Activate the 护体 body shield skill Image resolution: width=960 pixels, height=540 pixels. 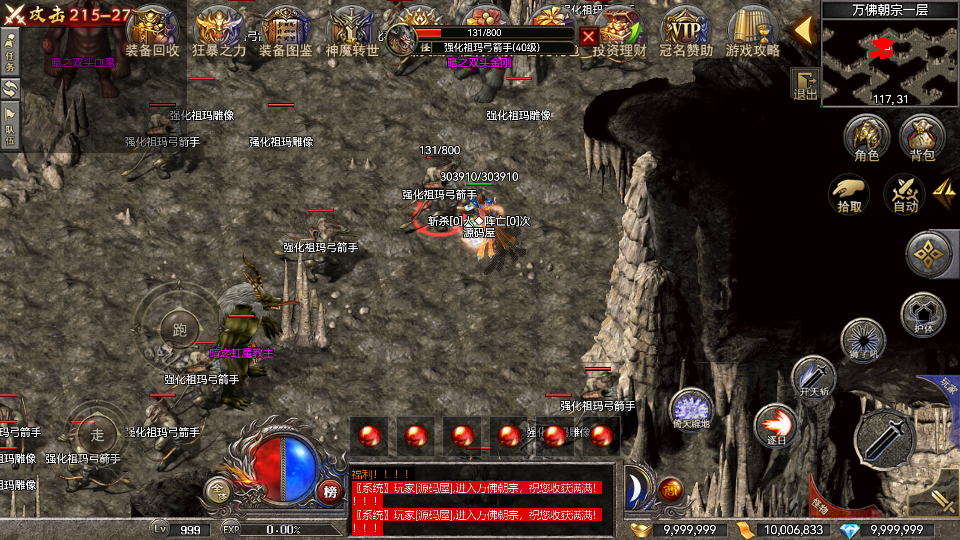pos(923,316)
